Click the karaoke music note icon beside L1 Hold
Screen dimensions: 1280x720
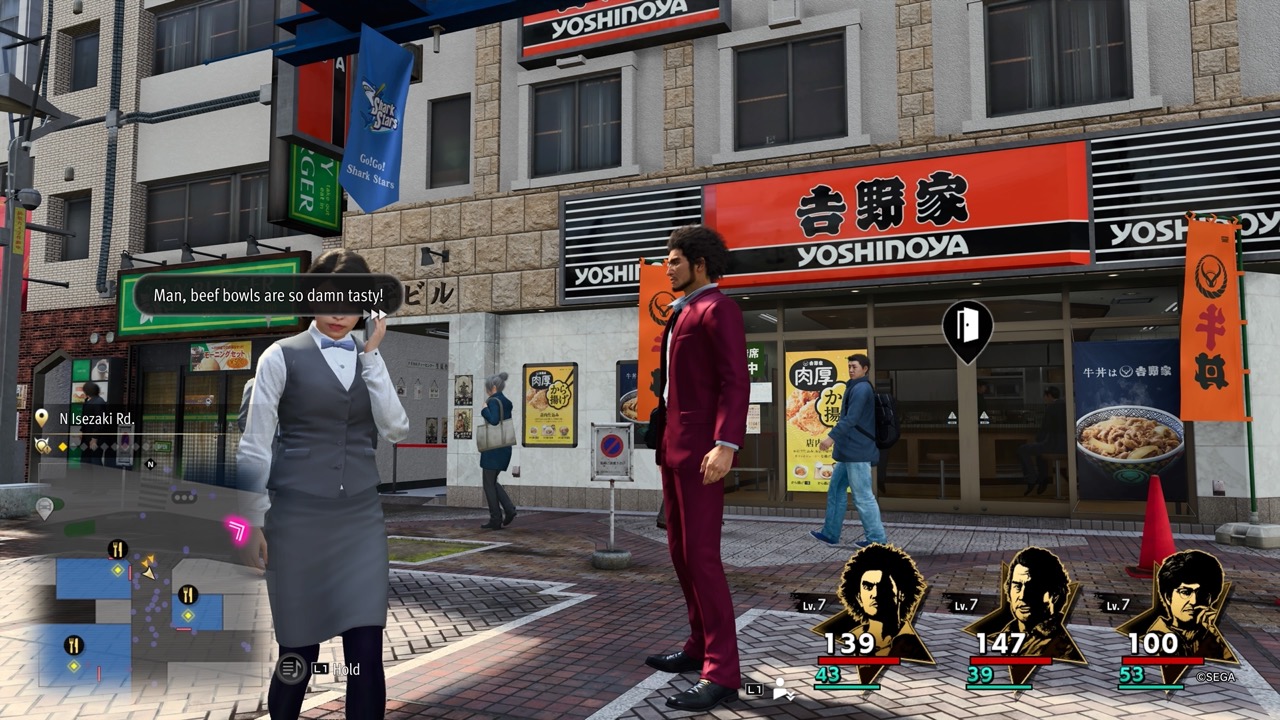(290, 670)
